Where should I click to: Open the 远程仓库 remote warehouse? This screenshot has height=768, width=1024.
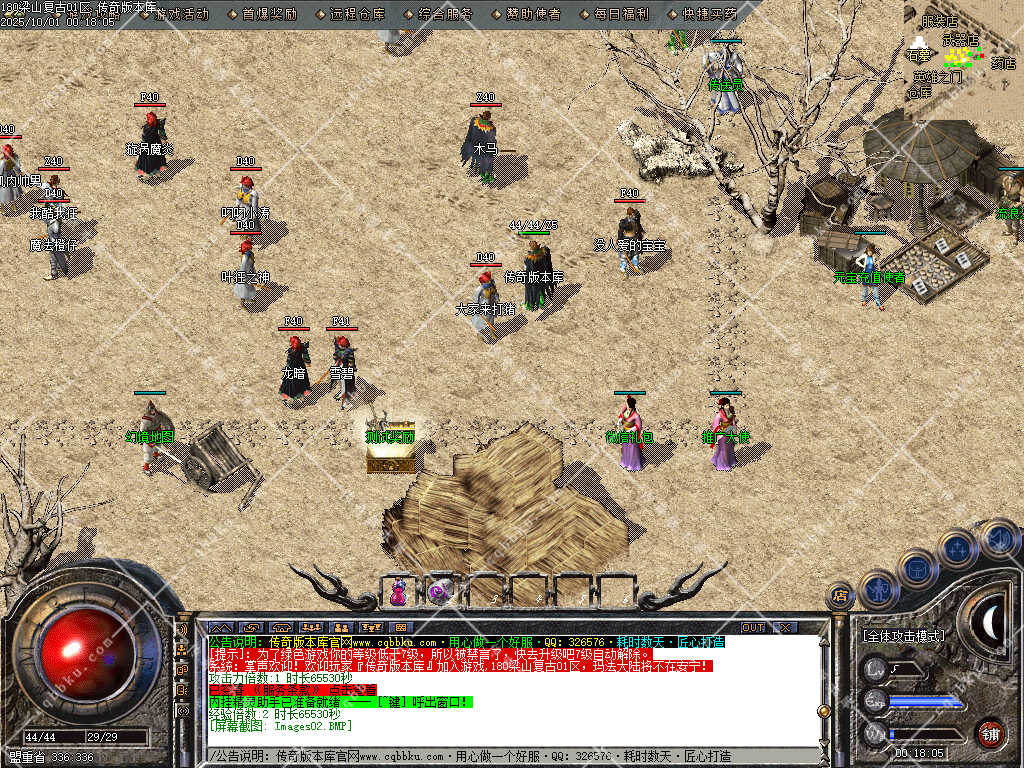pos(357,14)
